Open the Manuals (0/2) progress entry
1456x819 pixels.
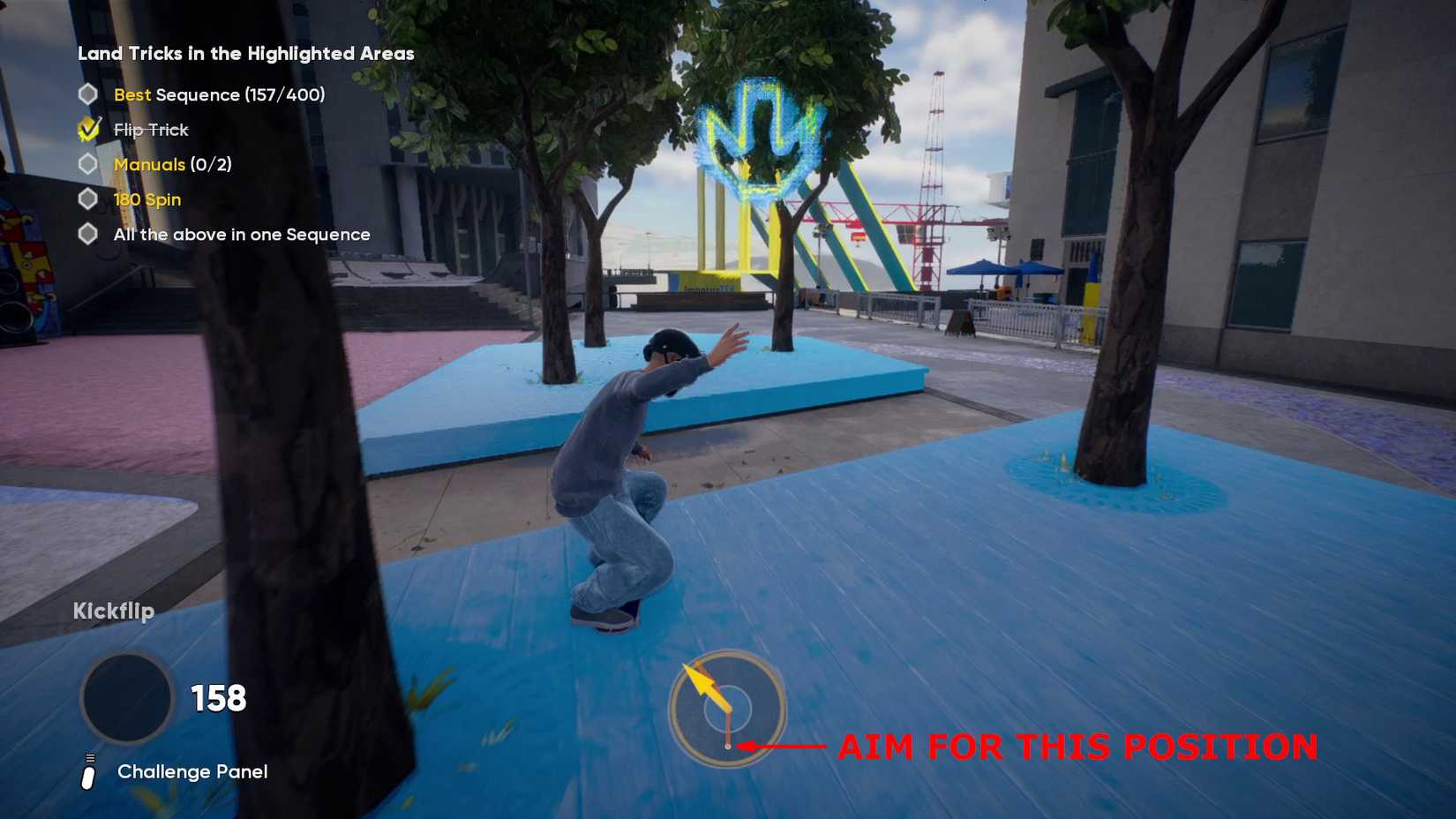pos(173,164)
